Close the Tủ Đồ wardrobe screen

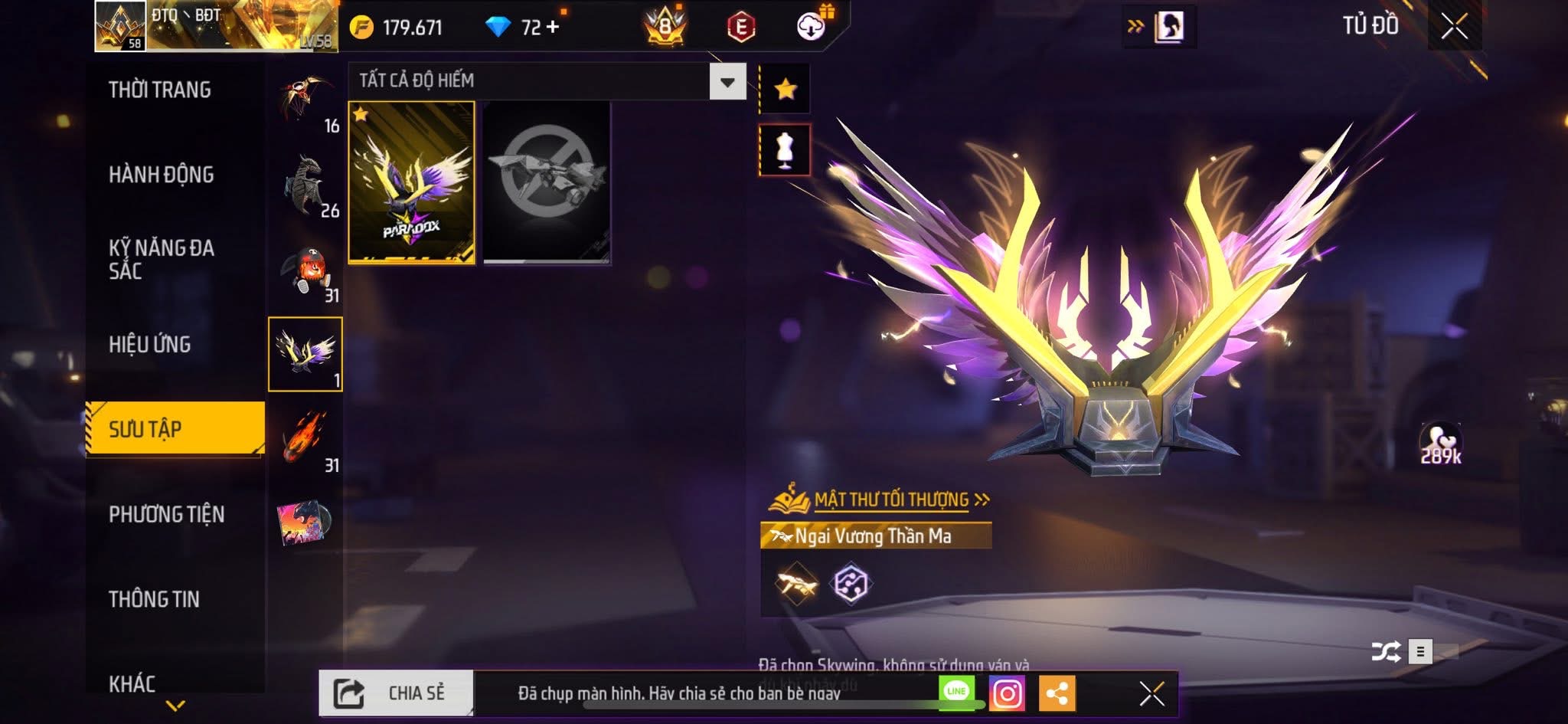point(1454,27)
